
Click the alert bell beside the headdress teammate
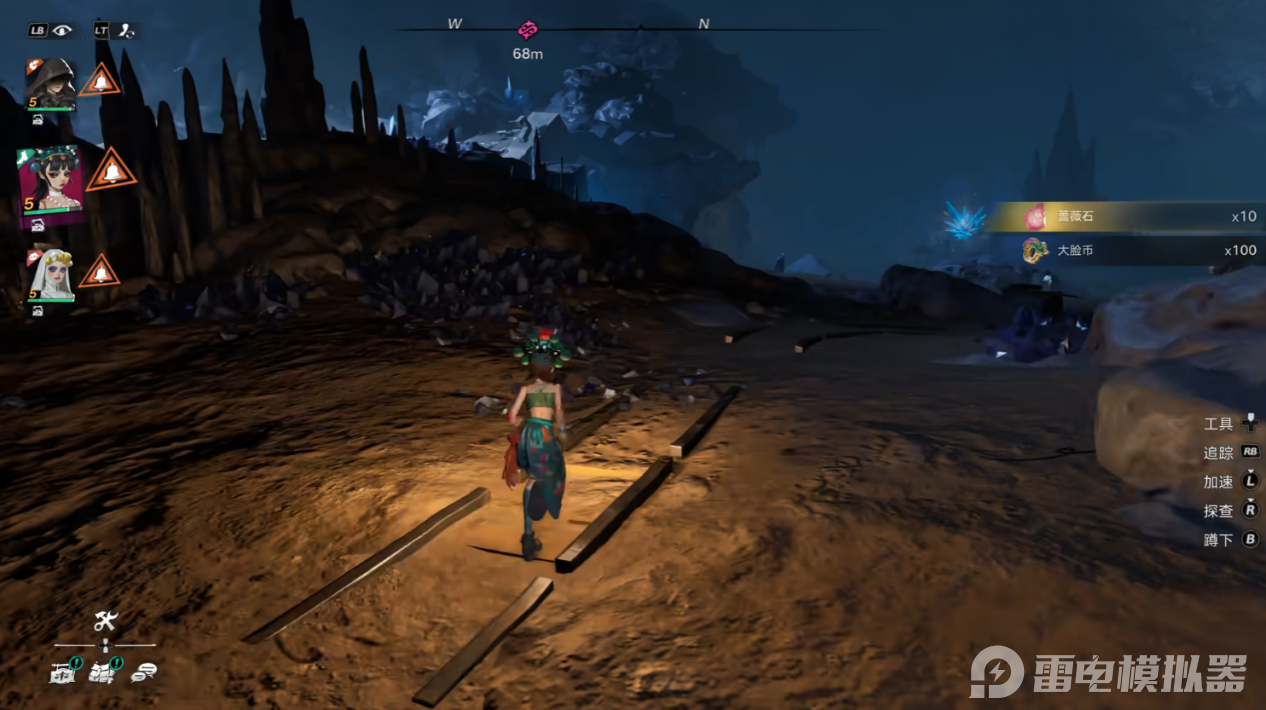112,171
